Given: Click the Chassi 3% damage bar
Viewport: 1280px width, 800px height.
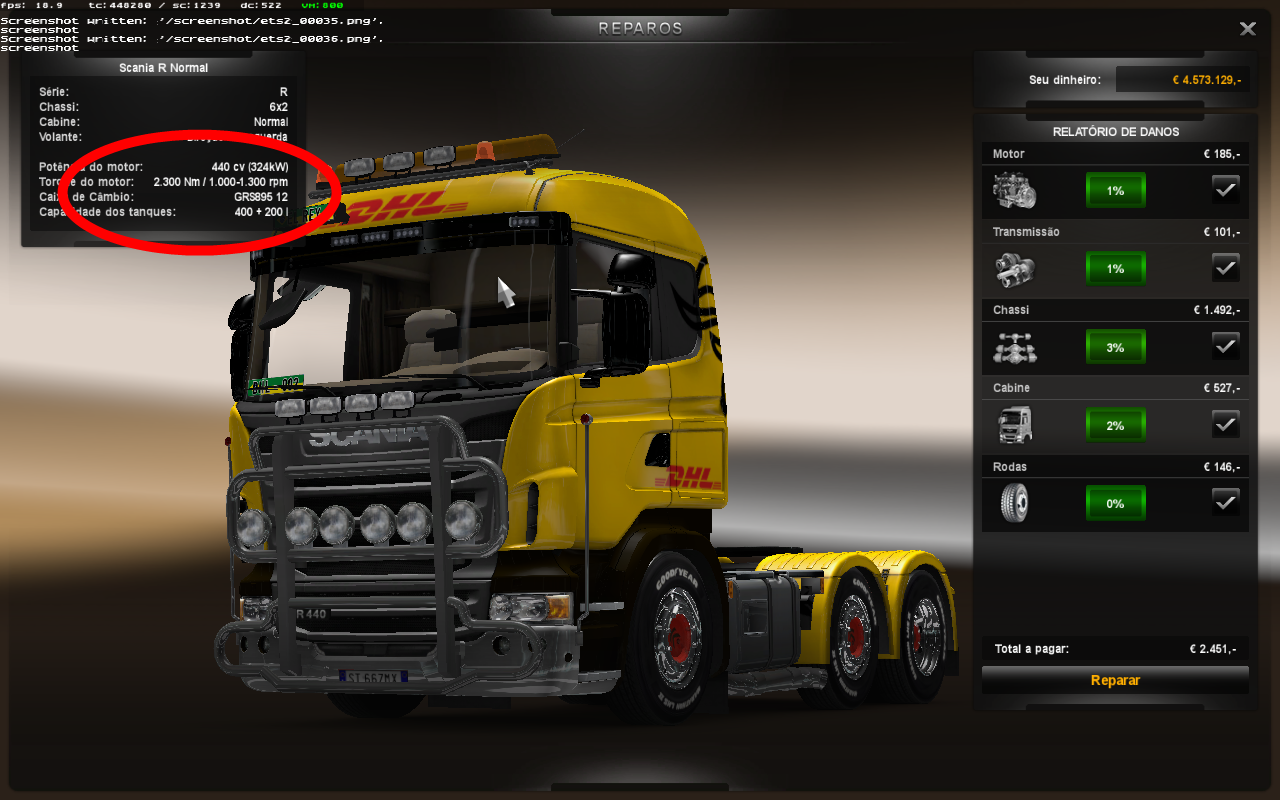Looking at the screenshot, I should [x=1115, y=346].
